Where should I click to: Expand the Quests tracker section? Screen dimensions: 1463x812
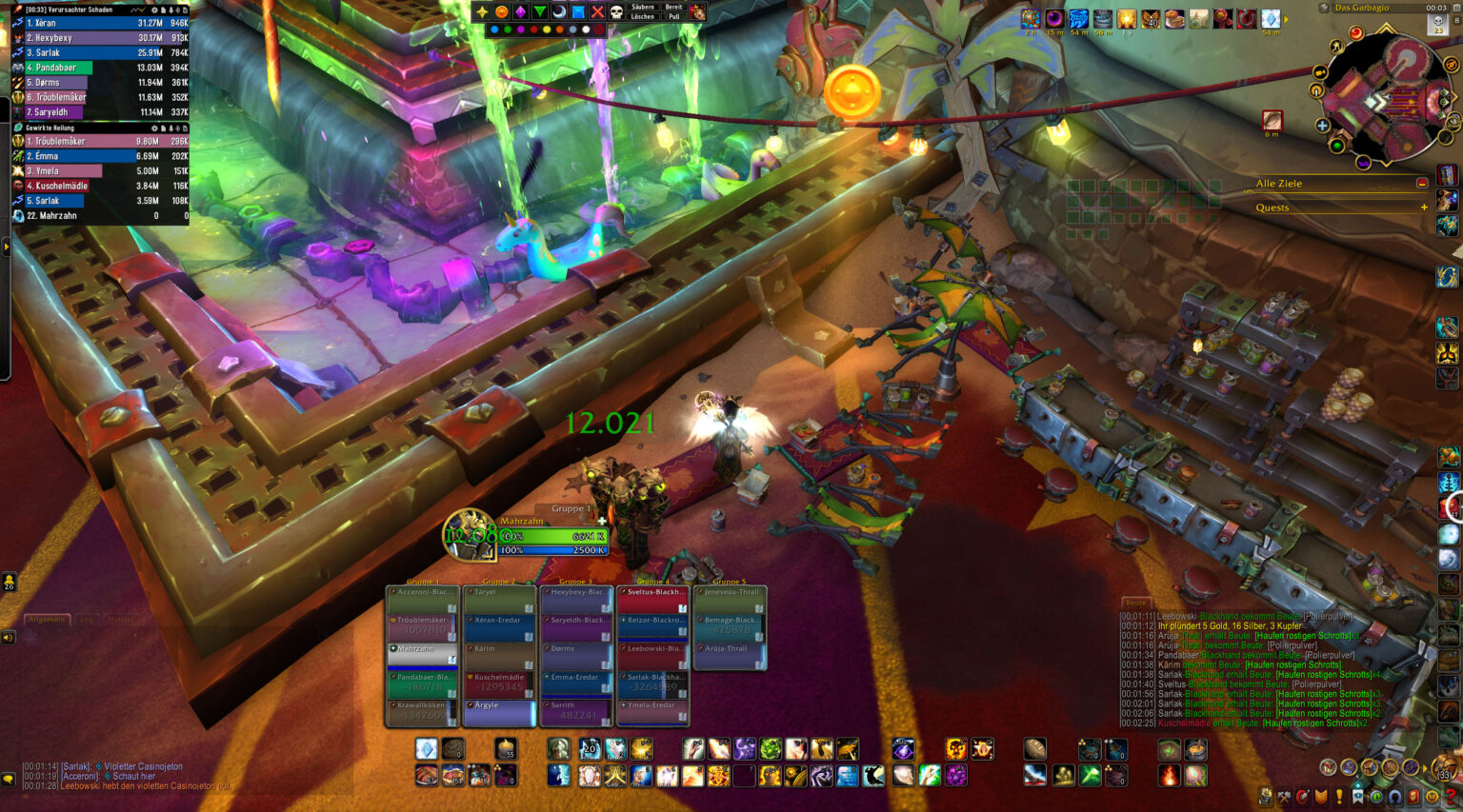(1424, 208)
